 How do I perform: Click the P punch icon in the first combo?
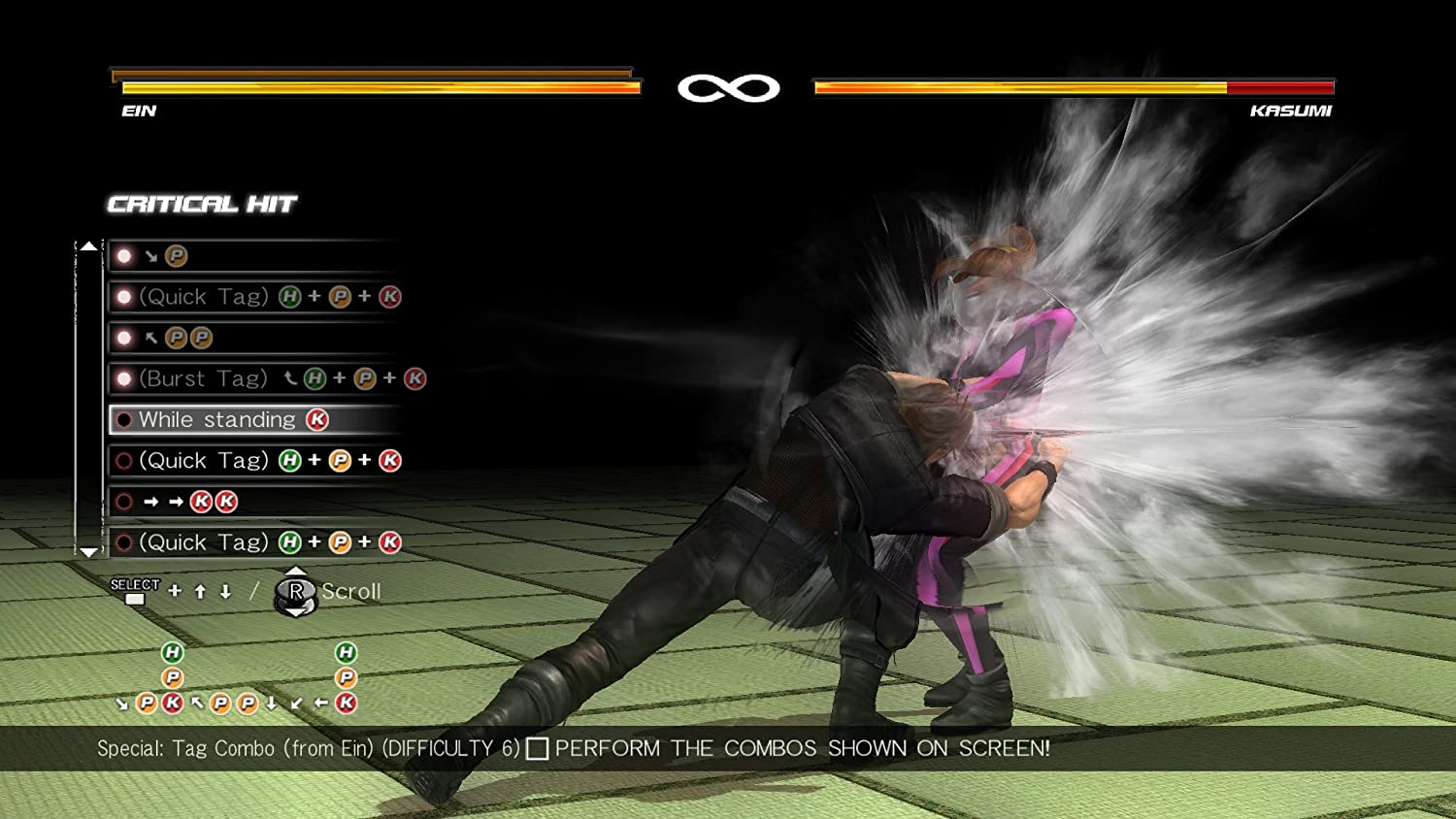coord(176,255)
